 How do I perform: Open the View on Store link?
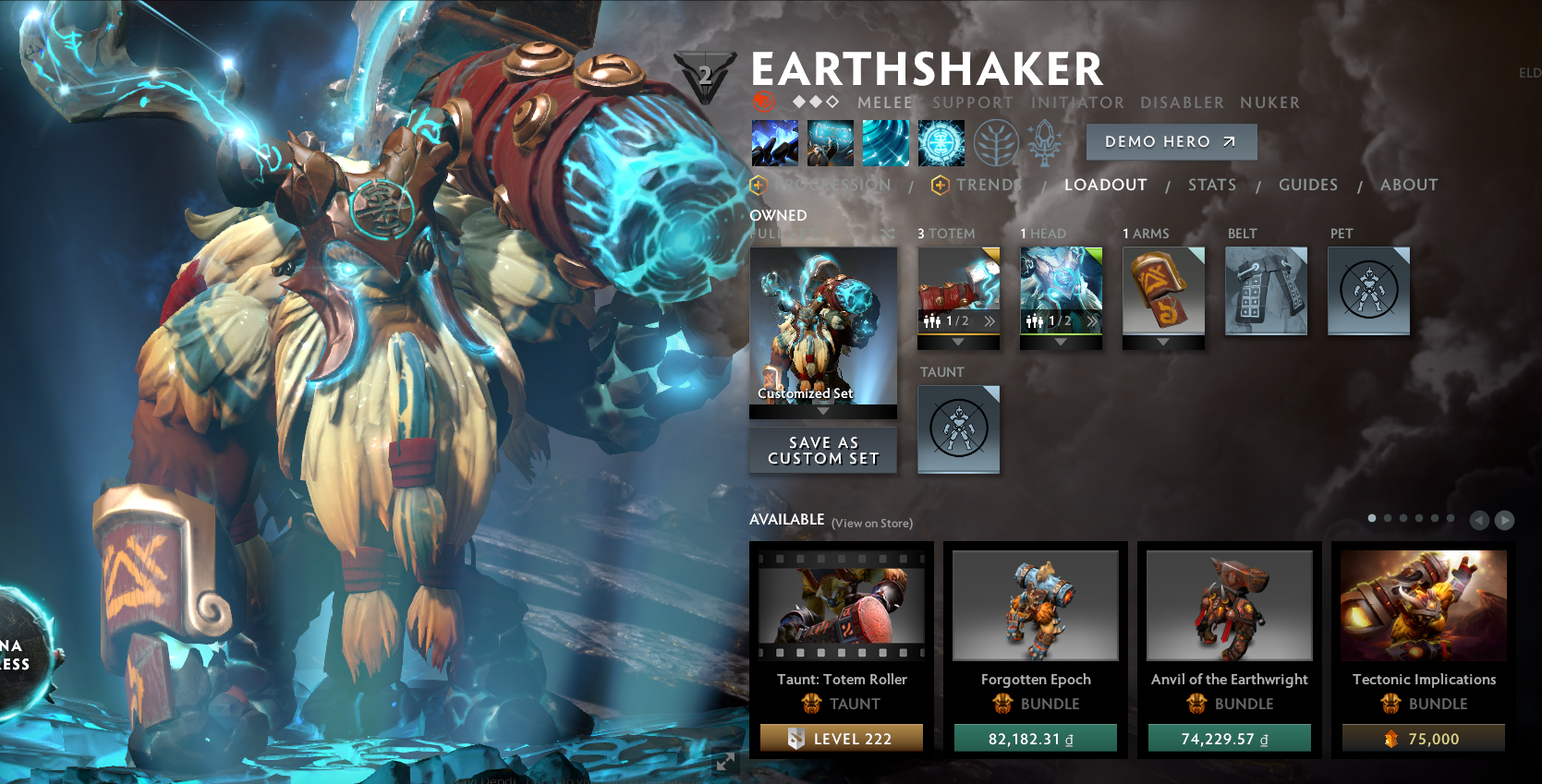point(872,523)
